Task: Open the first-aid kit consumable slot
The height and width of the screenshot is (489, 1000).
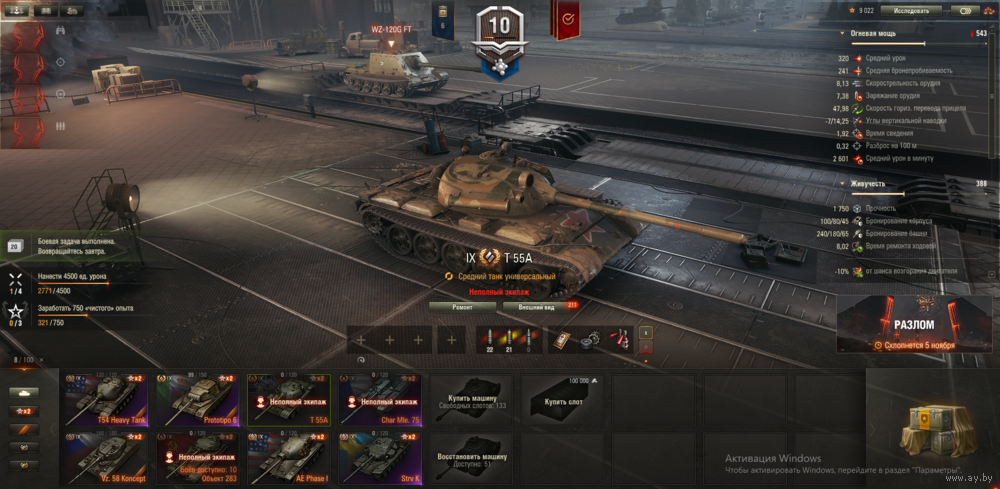Action: 564,339
